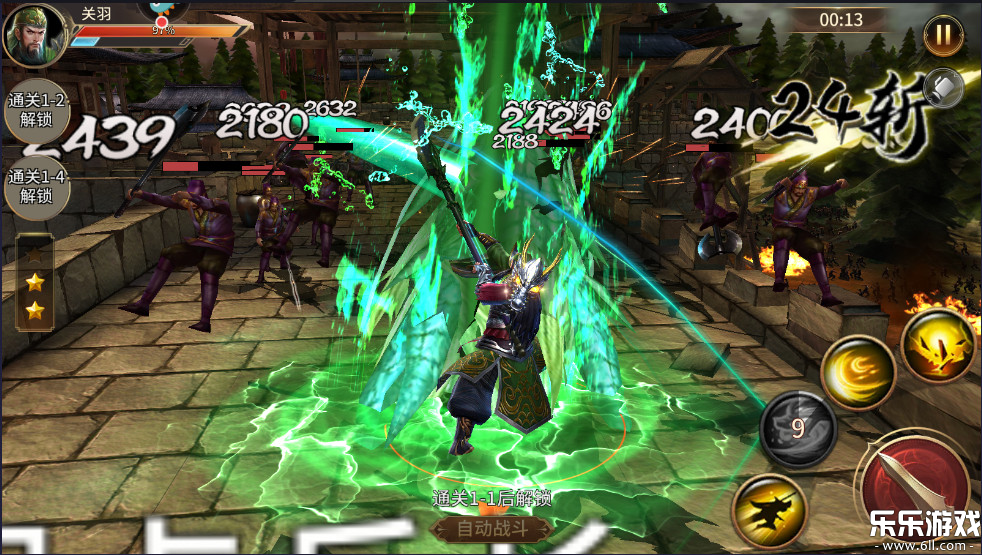Viewport: 982px width, 555px height.
Task: Tap the cooldown skill showing 9
Action: (797, 429)
